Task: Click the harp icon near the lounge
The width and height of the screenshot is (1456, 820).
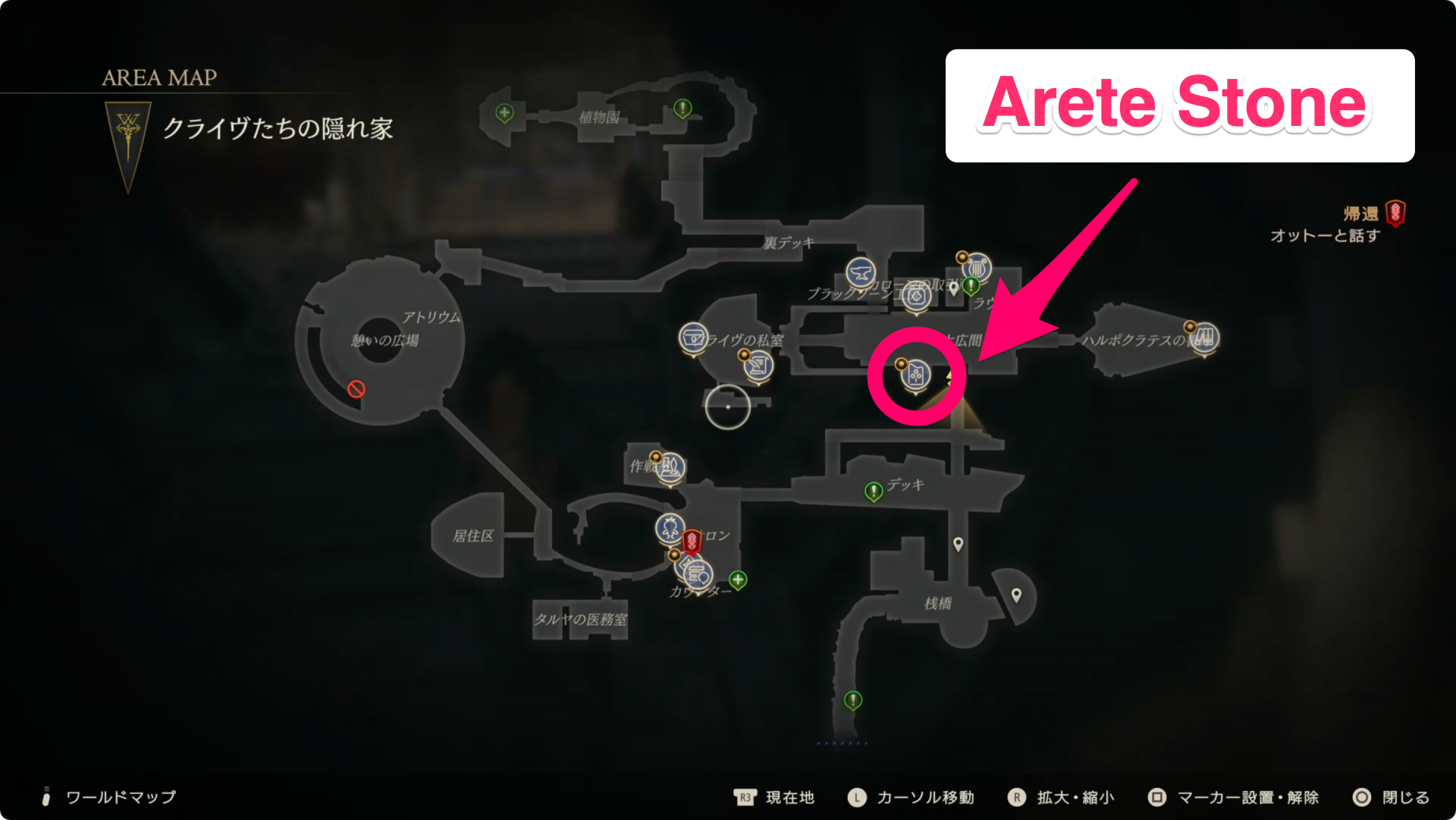Action: click(x=978, y=268)
